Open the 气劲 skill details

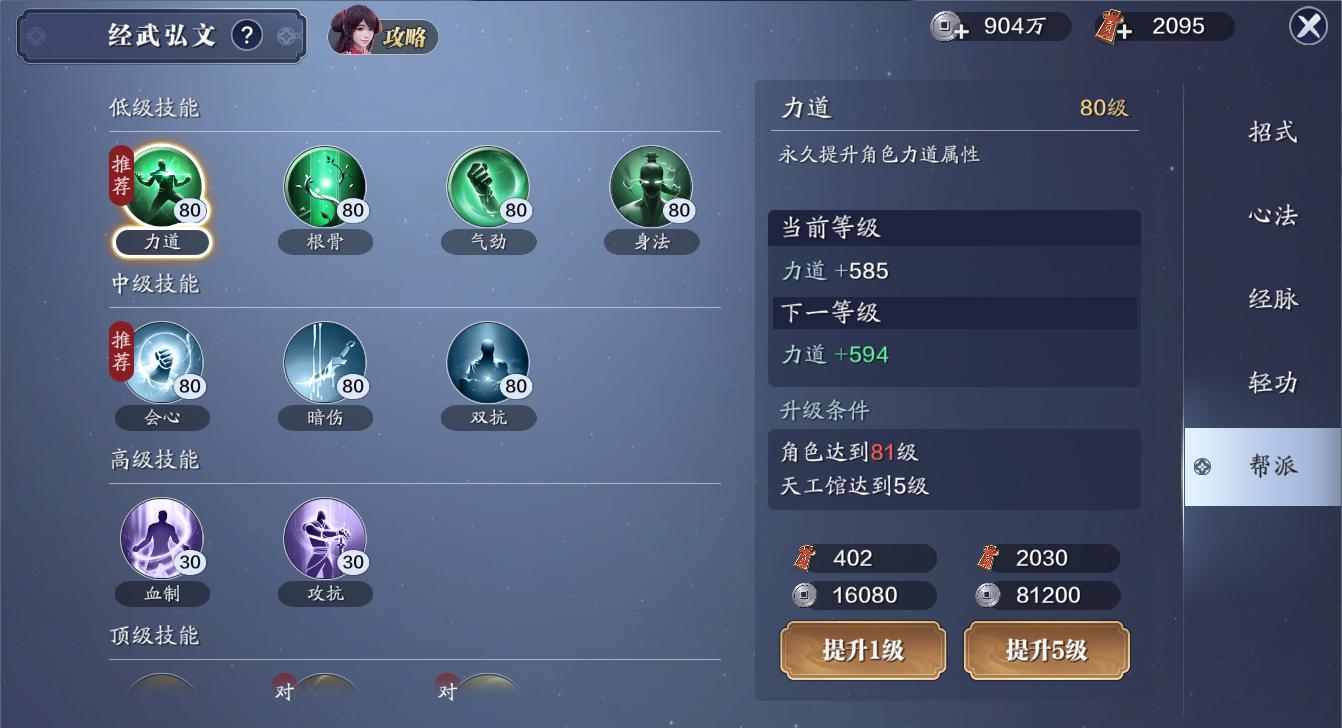point(488,188)
